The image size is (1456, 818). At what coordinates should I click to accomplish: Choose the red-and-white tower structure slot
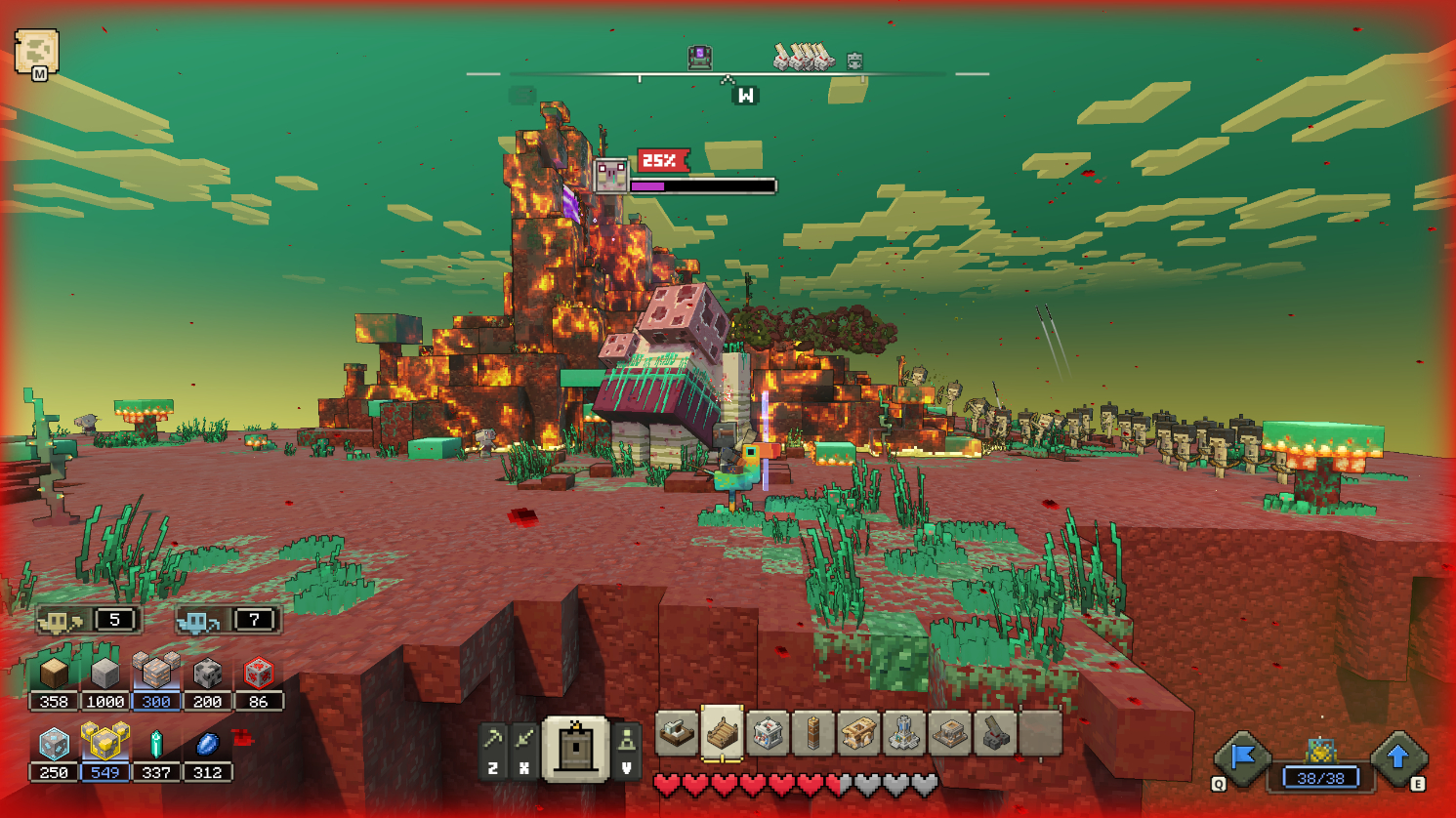point(768,733)
